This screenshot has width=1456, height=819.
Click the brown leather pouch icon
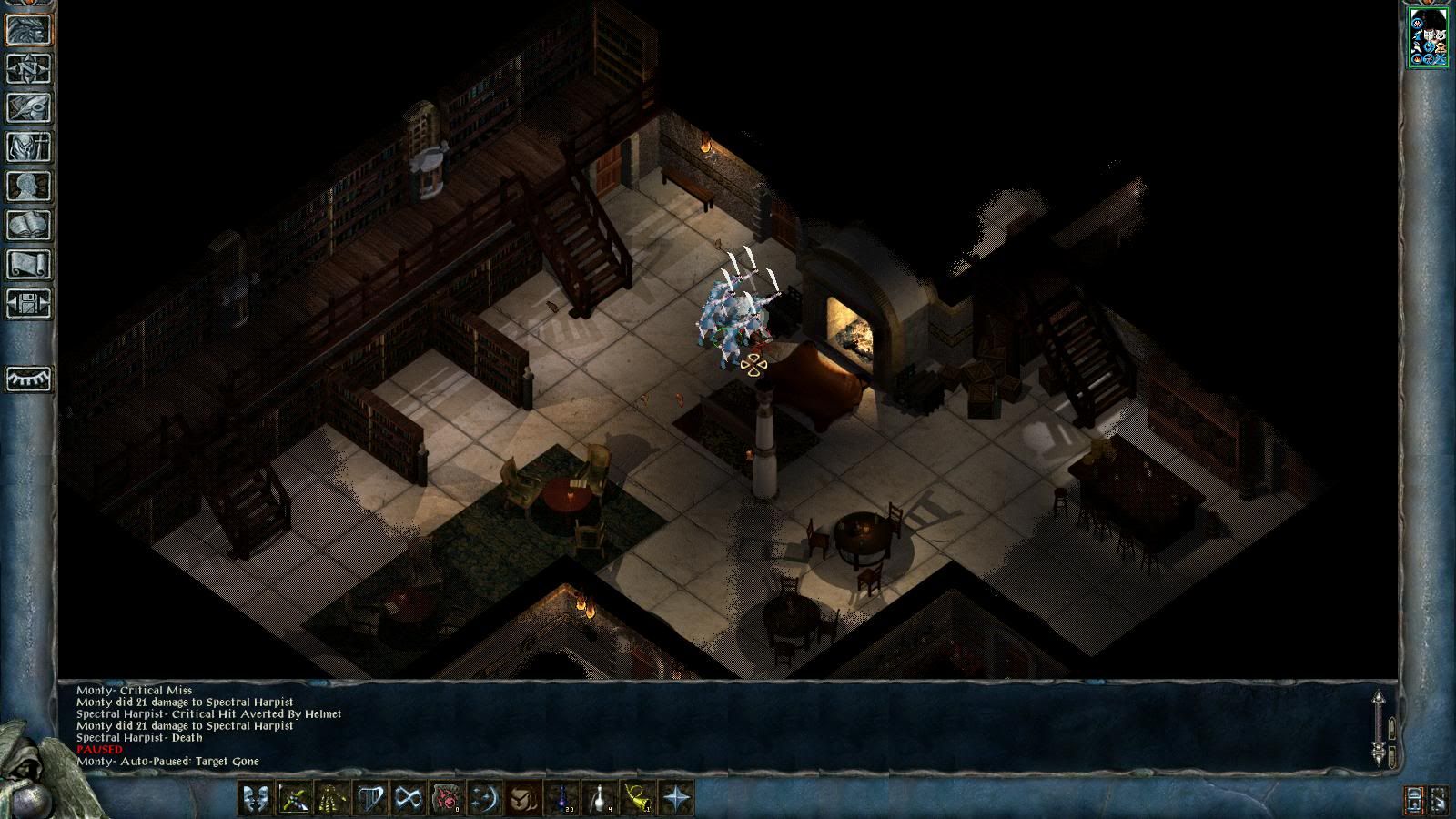(x=523, y=799)
